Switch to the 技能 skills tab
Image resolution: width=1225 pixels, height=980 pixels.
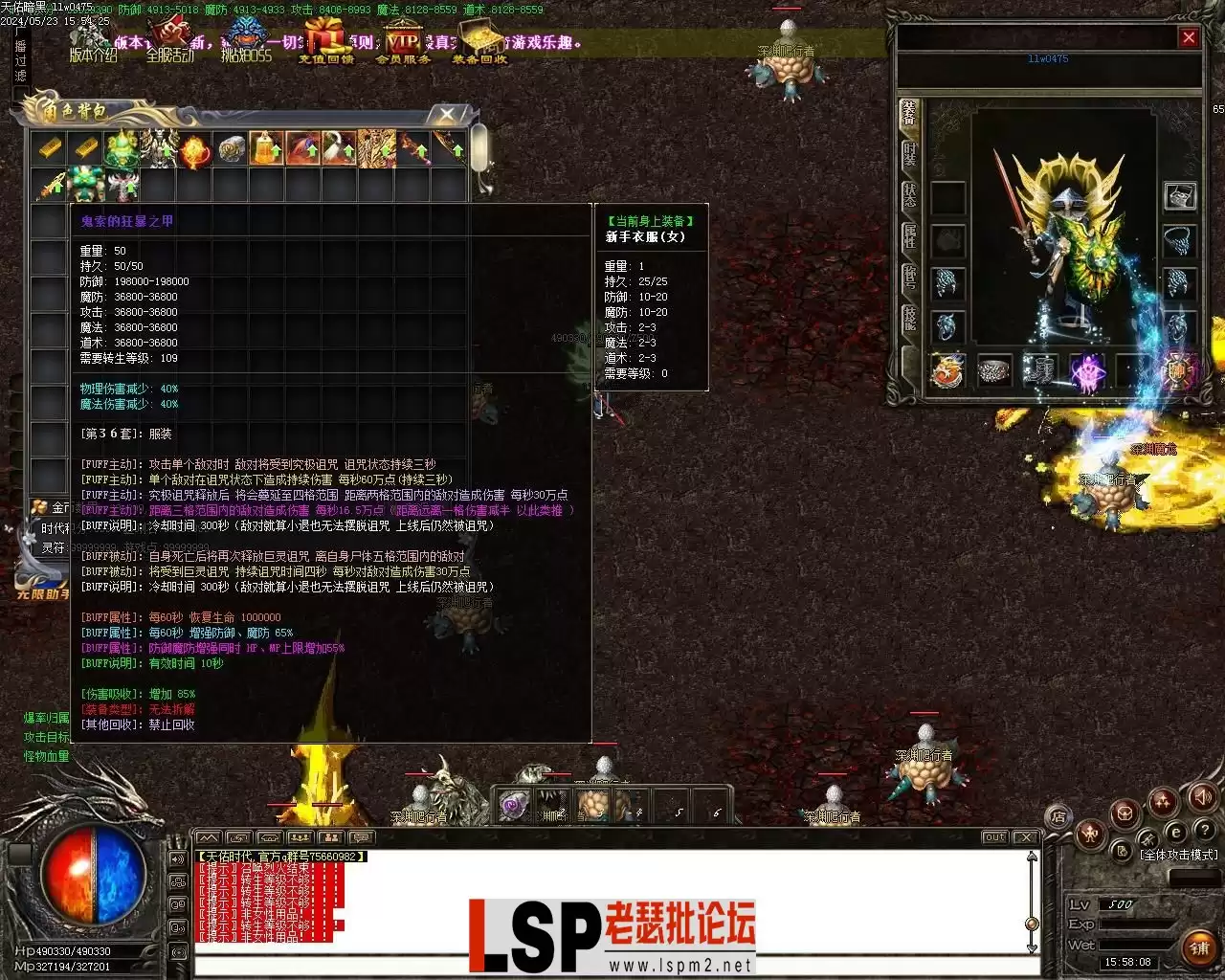[910, 319]
